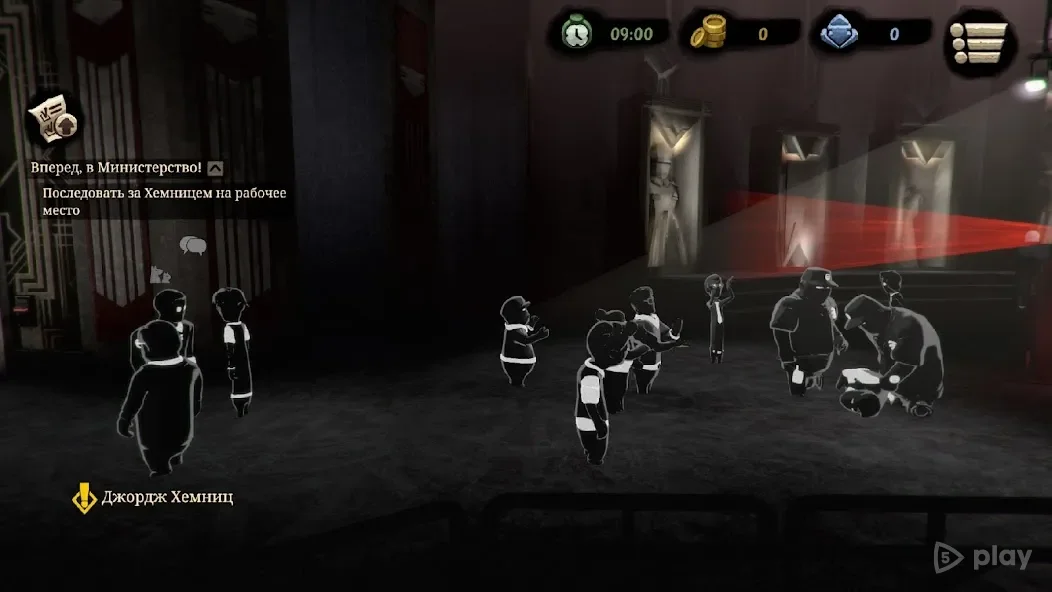Collapse the "Вперед, в Министерство!" objective arrow
This screenshot has width=1052, height=592.
point(216,168)
